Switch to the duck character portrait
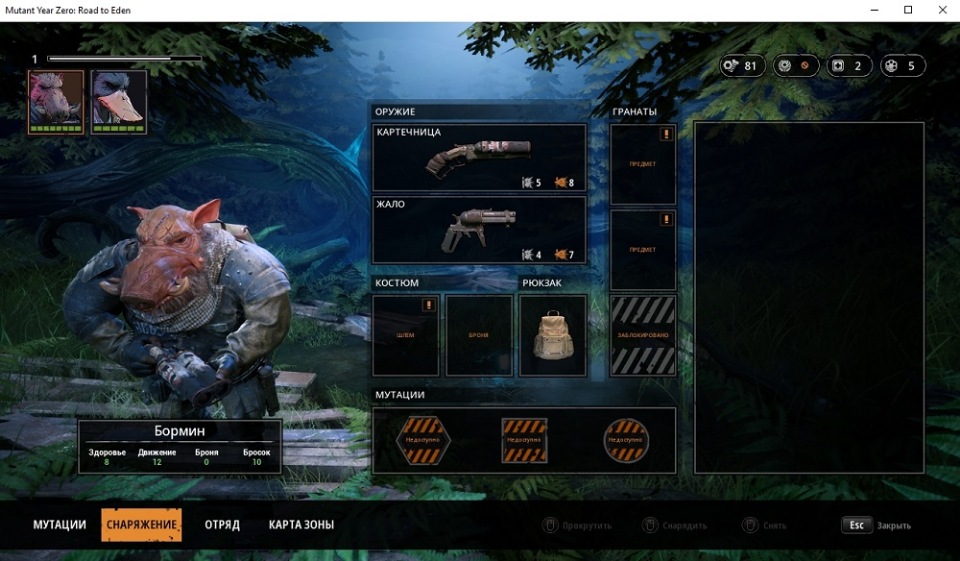The height and width of the screenshot is (561, 960). click(x=119, y=100)
